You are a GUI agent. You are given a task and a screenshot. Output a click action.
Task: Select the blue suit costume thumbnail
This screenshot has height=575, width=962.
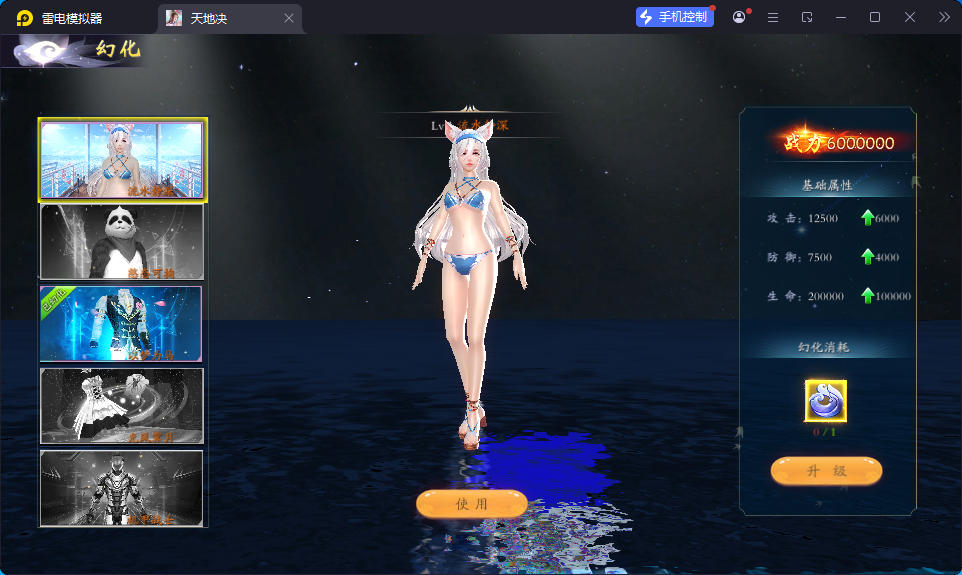(122, 324)
